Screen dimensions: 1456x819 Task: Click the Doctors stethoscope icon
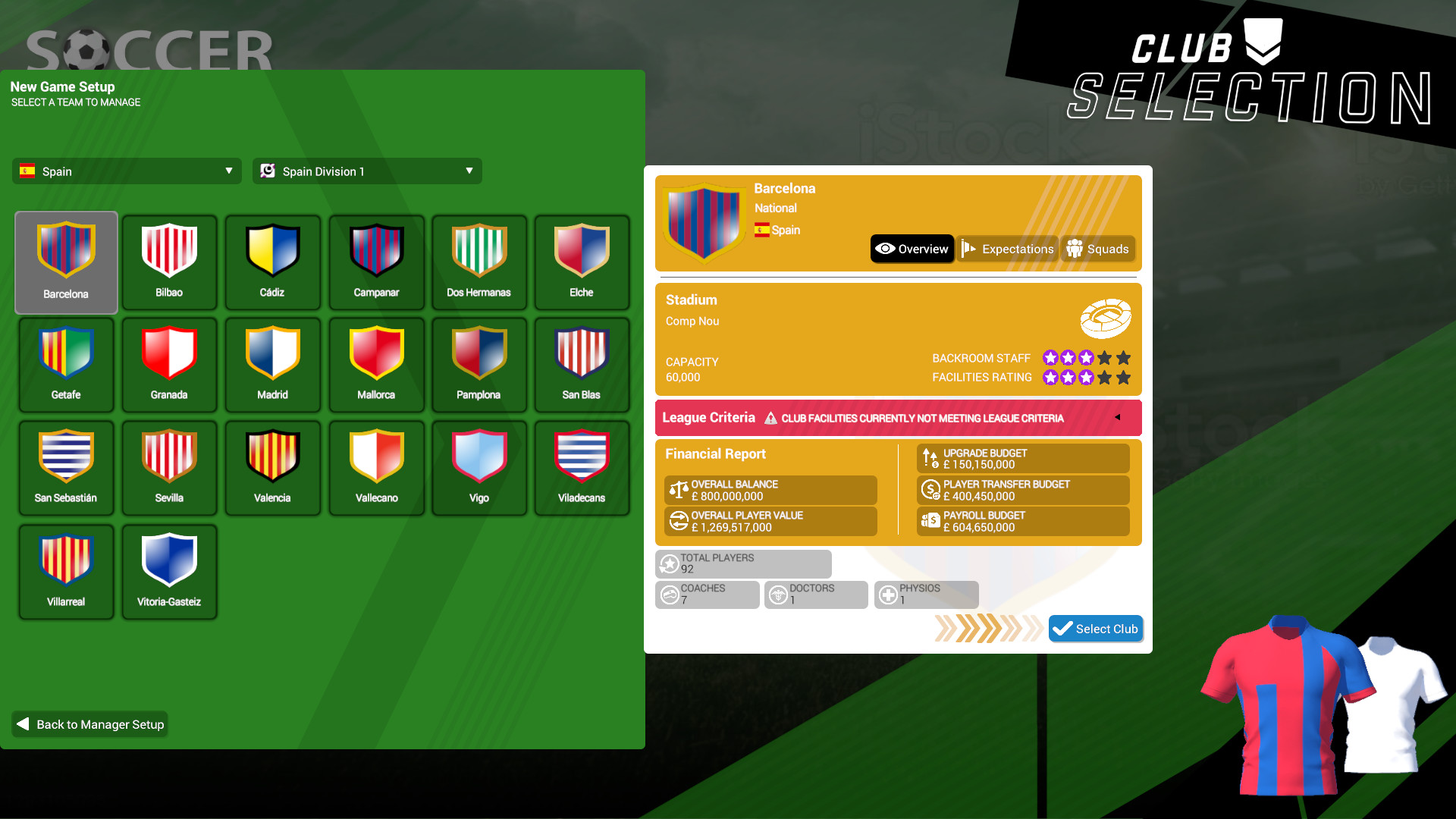pyautogui.click(x=777, y=594)
